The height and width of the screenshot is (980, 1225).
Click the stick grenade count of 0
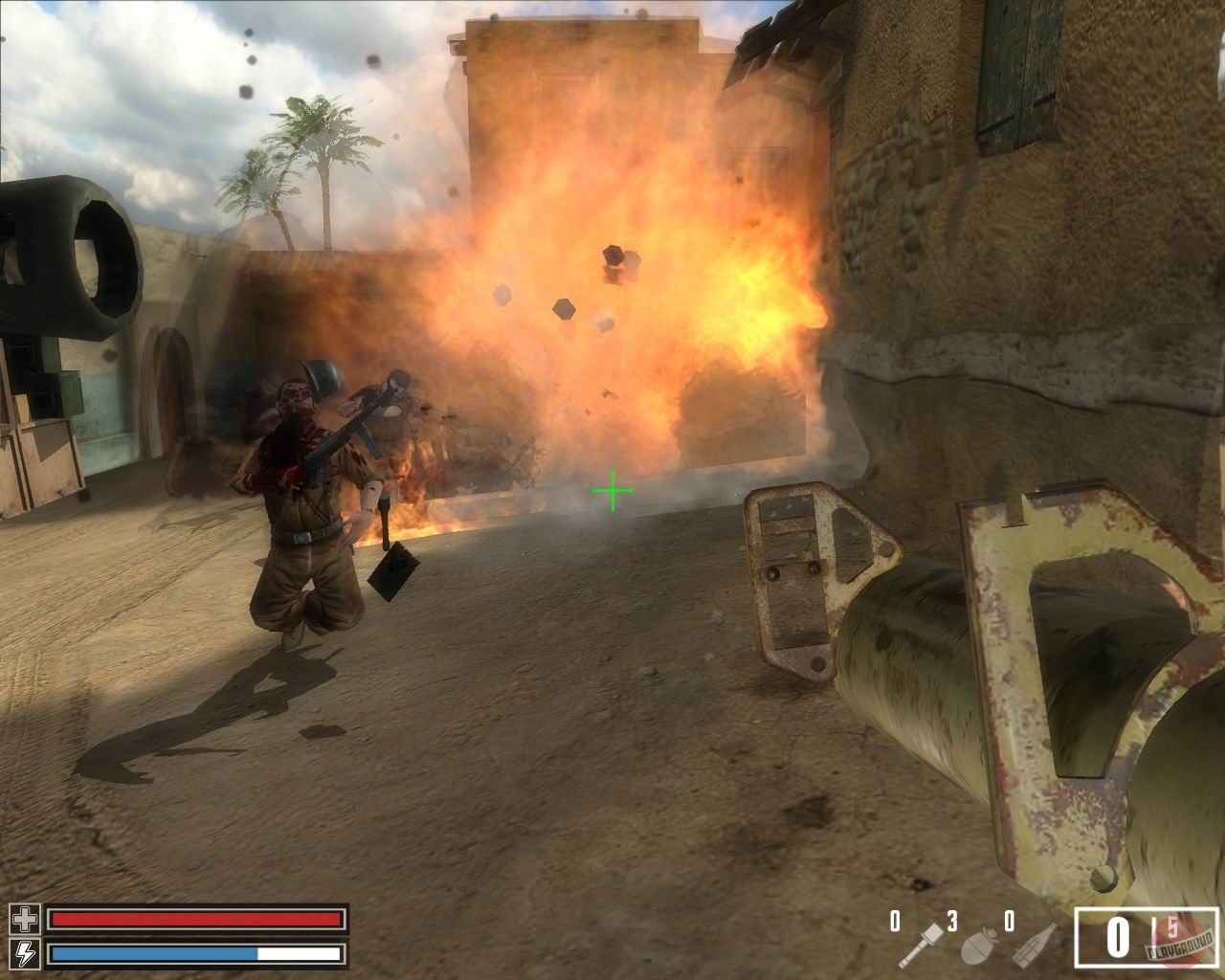click(x=894, y=922)
